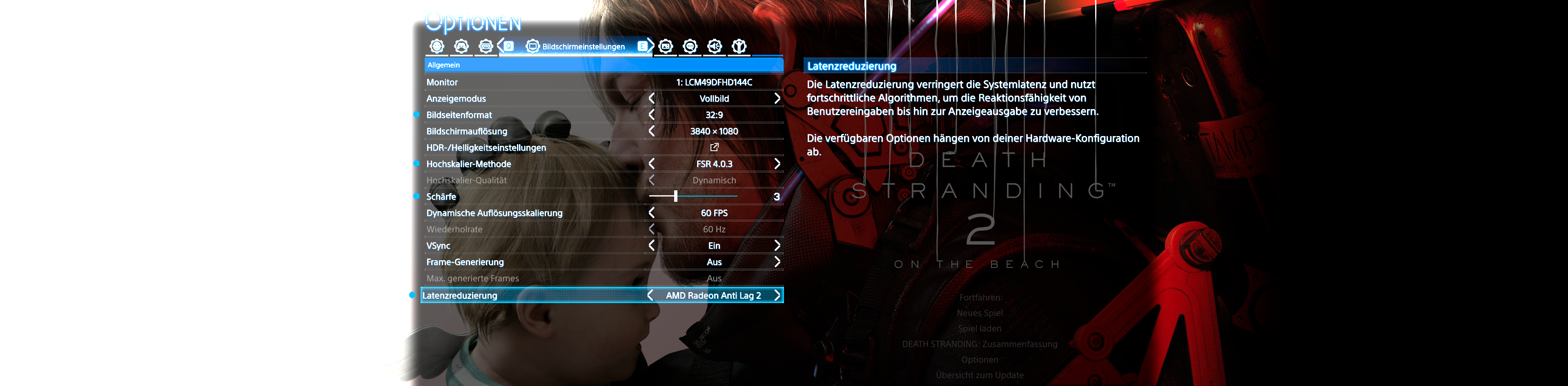Click the right chevron next to FSR 4.0.3

coord(777,163)
